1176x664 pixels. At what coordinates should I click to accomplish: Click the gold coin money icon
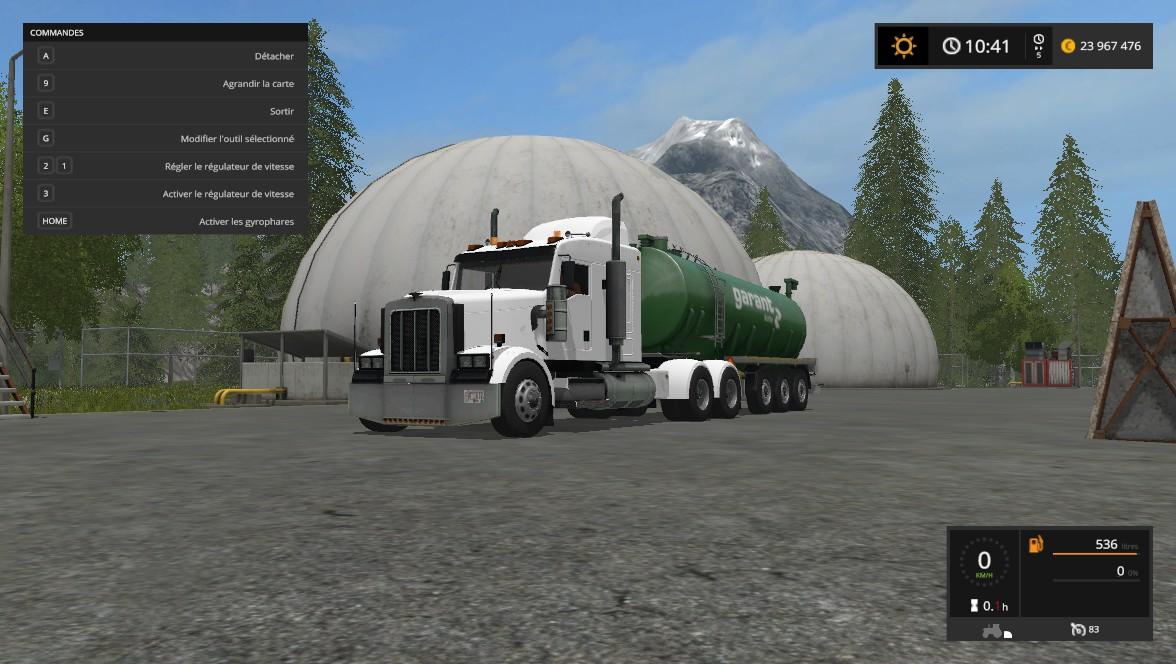1068,46
